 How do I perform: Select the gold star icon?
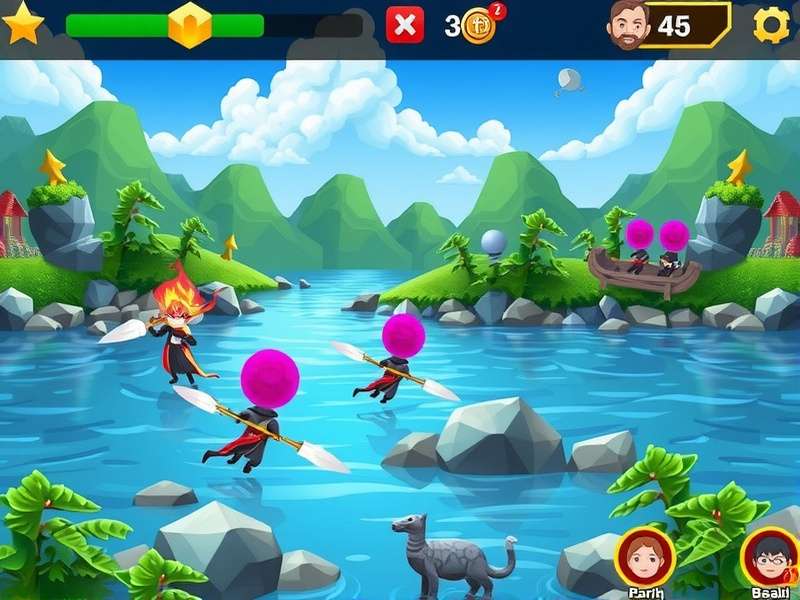point(22,24)
